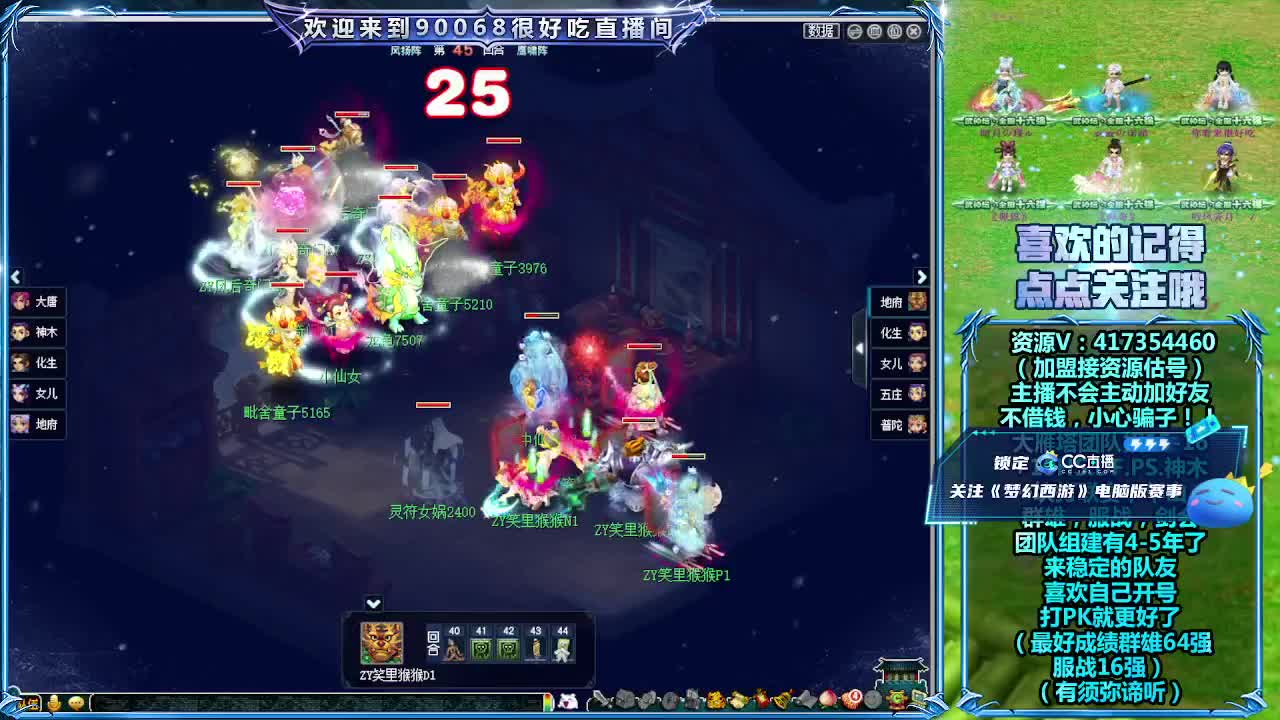Select the ZY笑里猴猴D1 character portrait

click(x=380, y=643)
